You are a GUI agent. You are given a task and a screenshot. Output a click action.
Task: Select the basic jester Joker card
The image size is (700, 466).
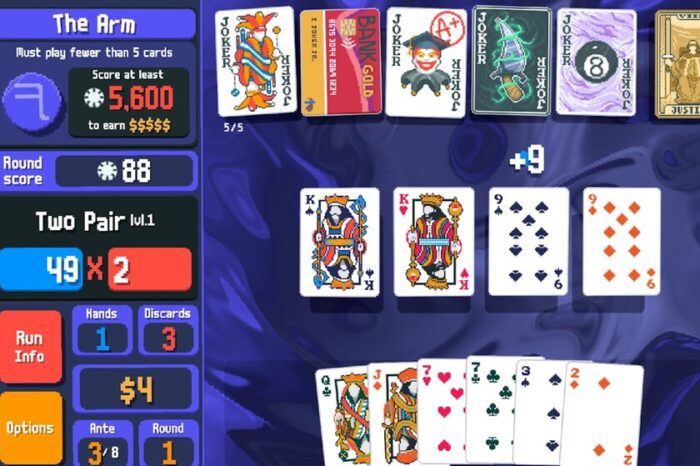click(x=256, y=62)
